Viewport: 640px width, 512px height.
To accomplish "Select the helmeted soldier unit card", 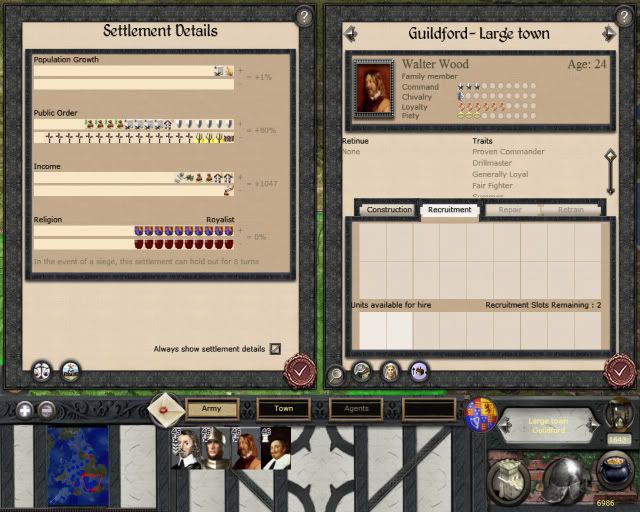I will tap(214, 447).
